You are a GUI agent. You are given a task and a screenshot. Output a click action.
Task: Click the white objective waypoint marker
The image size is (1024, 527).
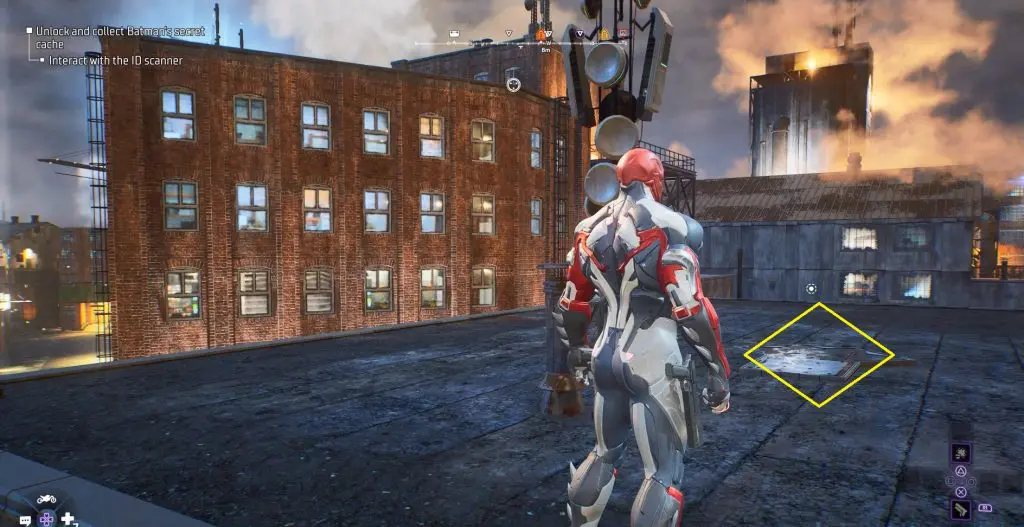click(513, 84)
